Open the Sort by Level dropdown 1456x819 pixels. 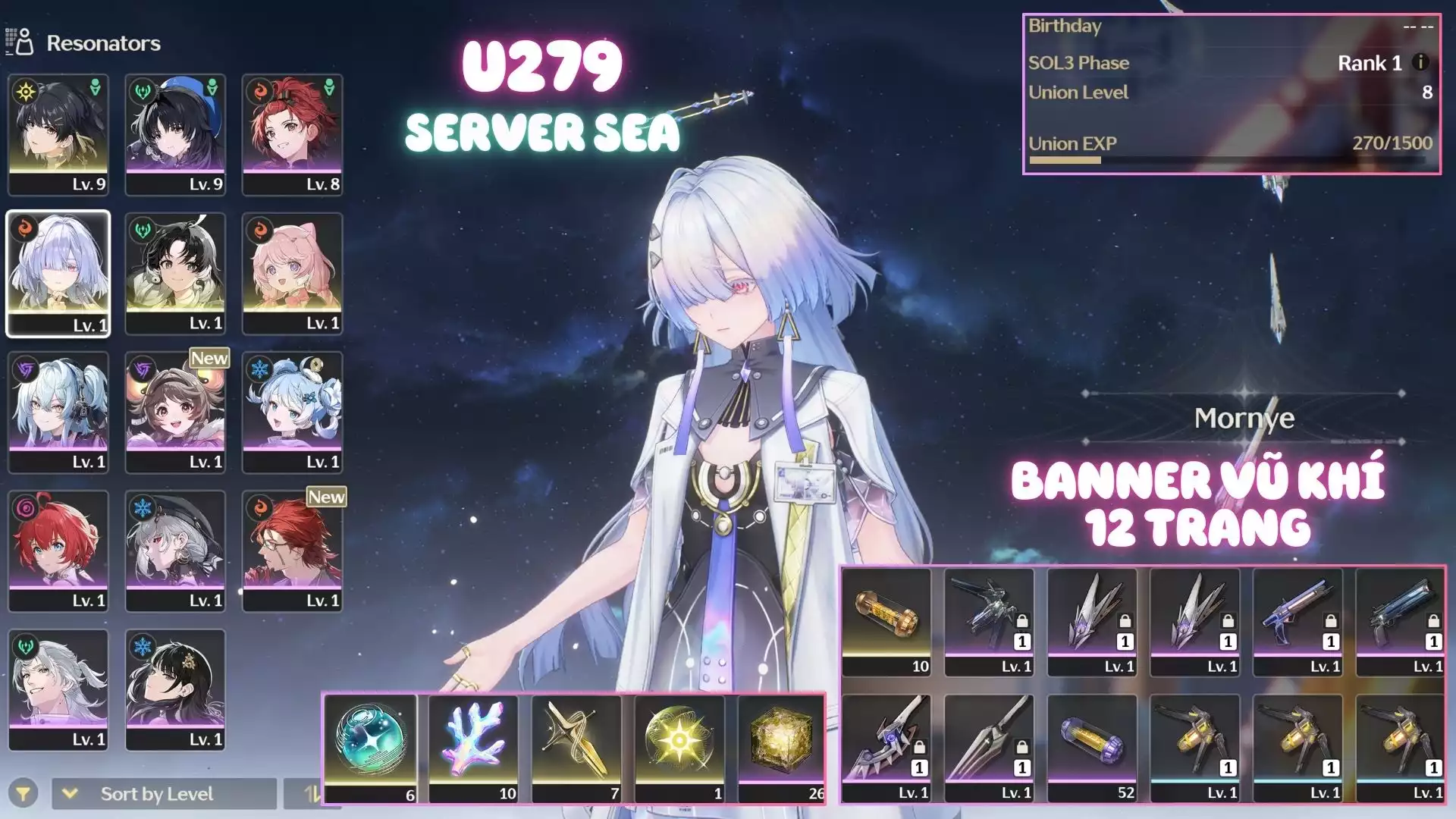(x=164, y=793)
